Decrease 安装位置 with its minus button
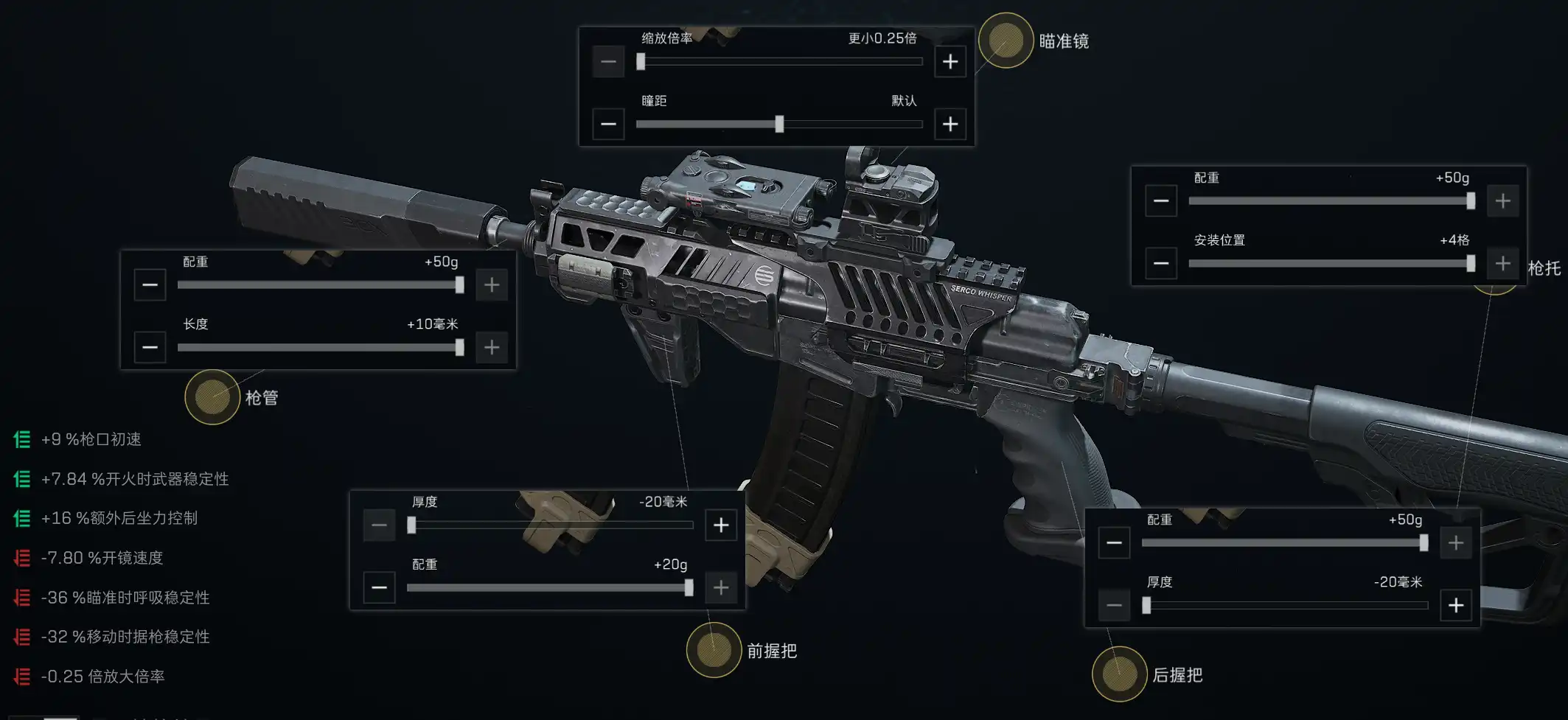1568x720 pixels. (1161, 263)
